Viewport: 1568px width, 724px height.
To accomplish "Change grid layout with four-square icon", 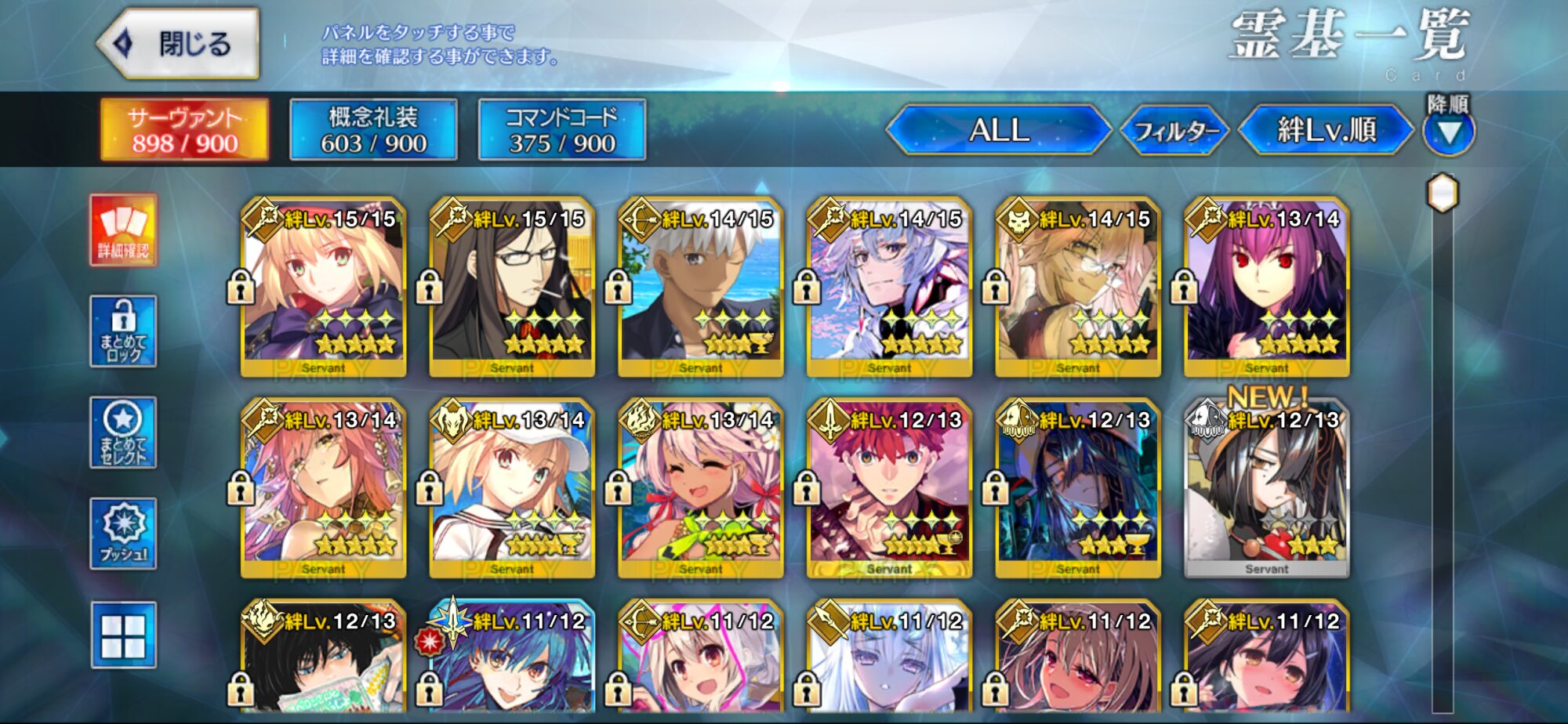I will [x=123, y=635].
